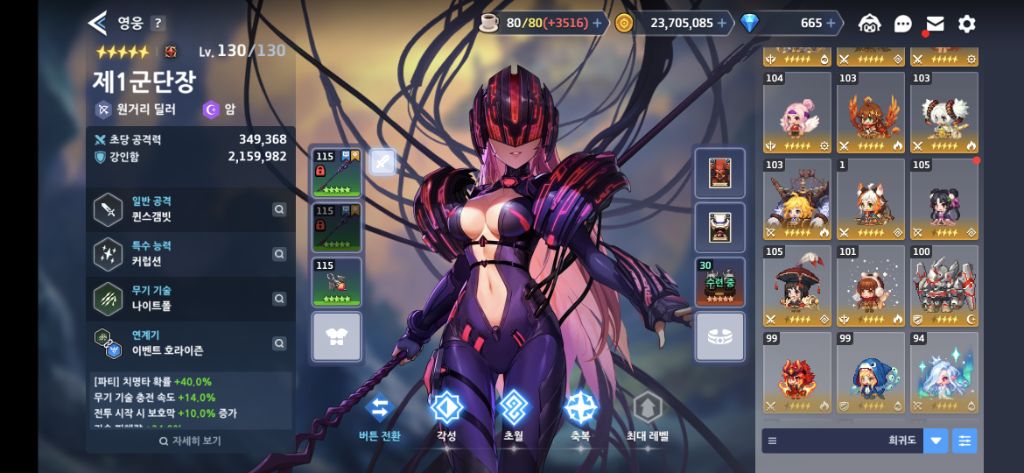Open the 초월 limit break menu
Viewport: 1024px width, 473px height.
tap(513, 417)
